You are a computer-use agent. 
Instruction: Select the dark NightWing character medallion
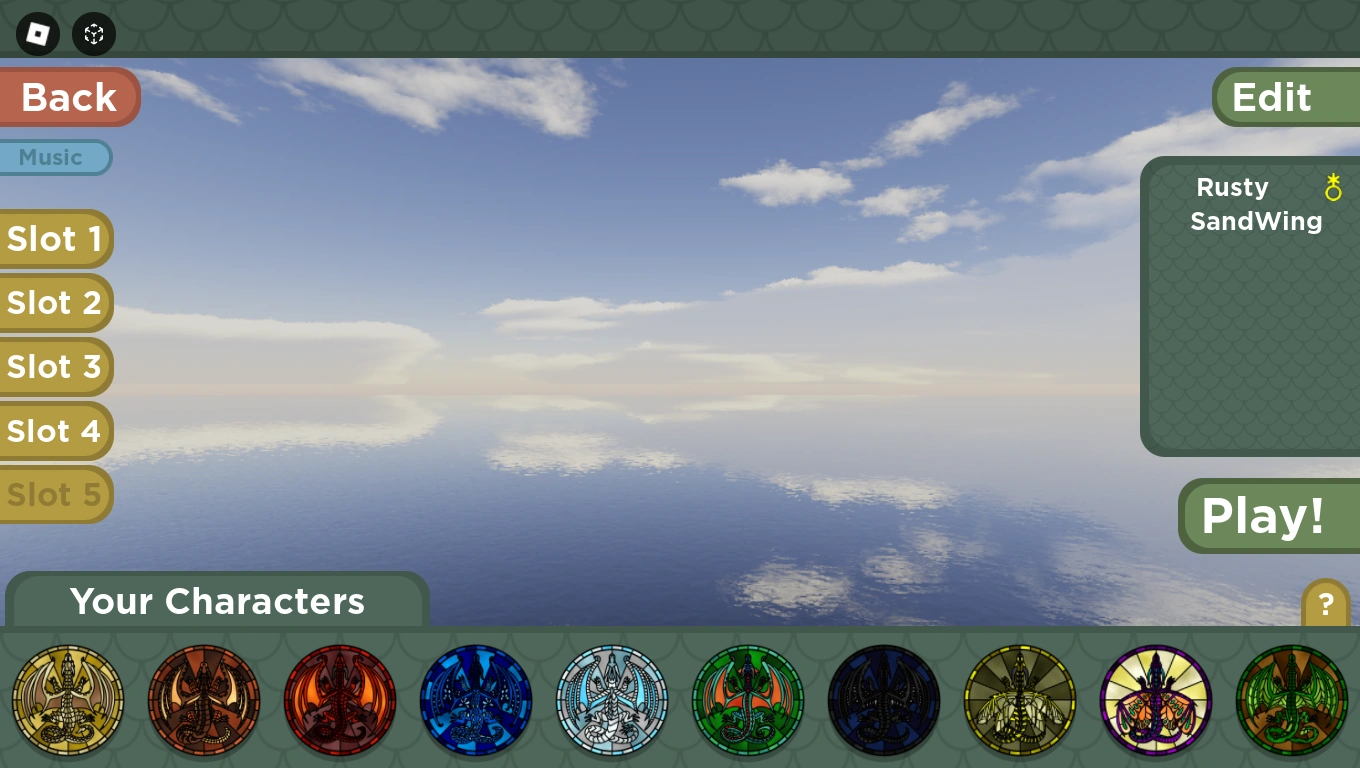884,700
